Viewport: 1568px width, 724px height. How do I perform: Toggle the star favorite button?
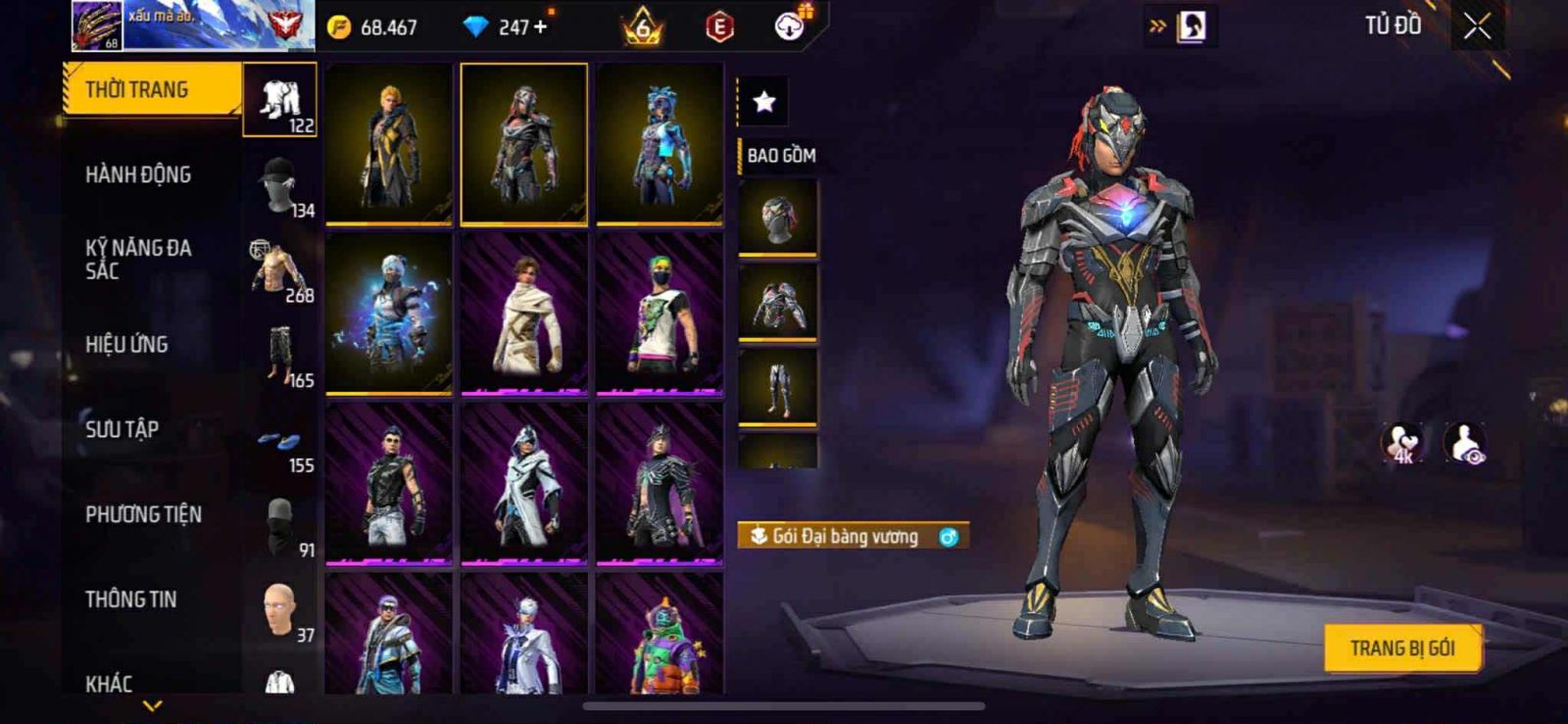pos(764,101)
